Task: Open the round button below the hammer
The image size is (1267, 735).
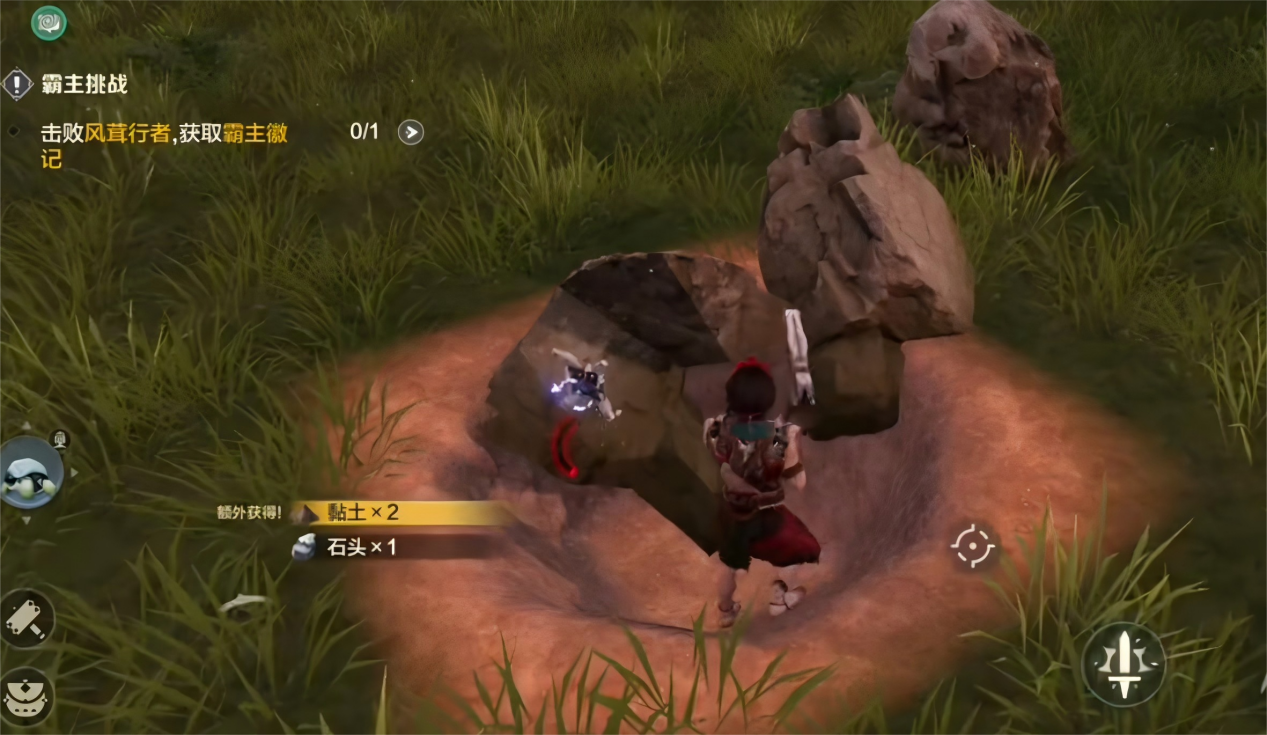Action: (26, 696)
